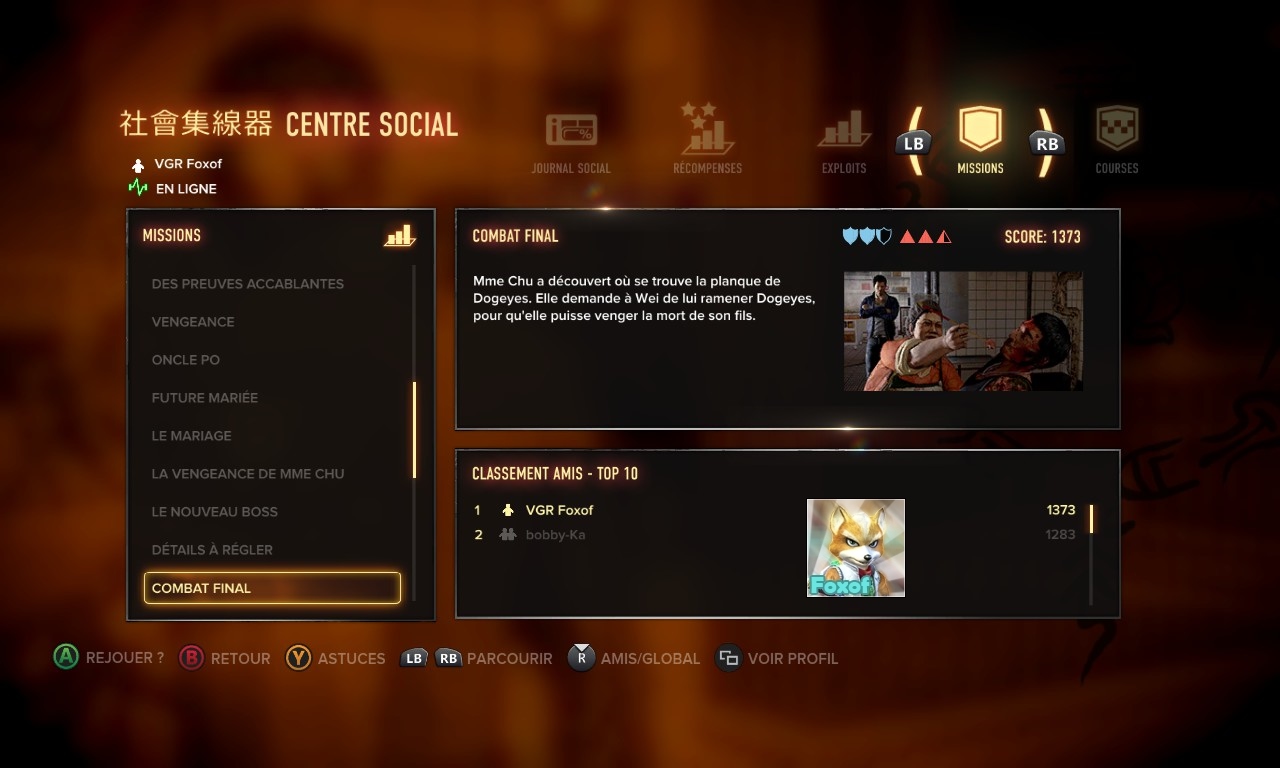Switch to the Récompenses tab
The image size is (1280, 768).
pyautogui.click(x=707, y=140)
